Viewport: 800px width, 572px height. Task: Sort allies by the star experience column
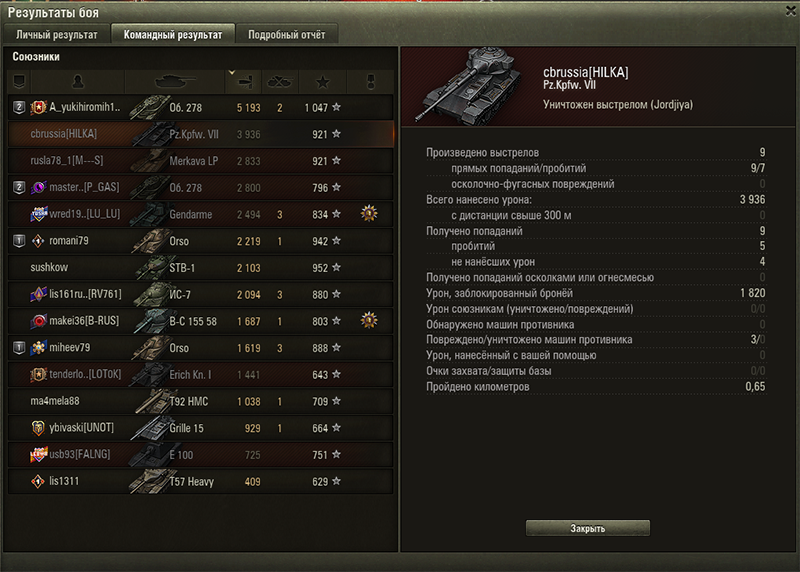322,80
